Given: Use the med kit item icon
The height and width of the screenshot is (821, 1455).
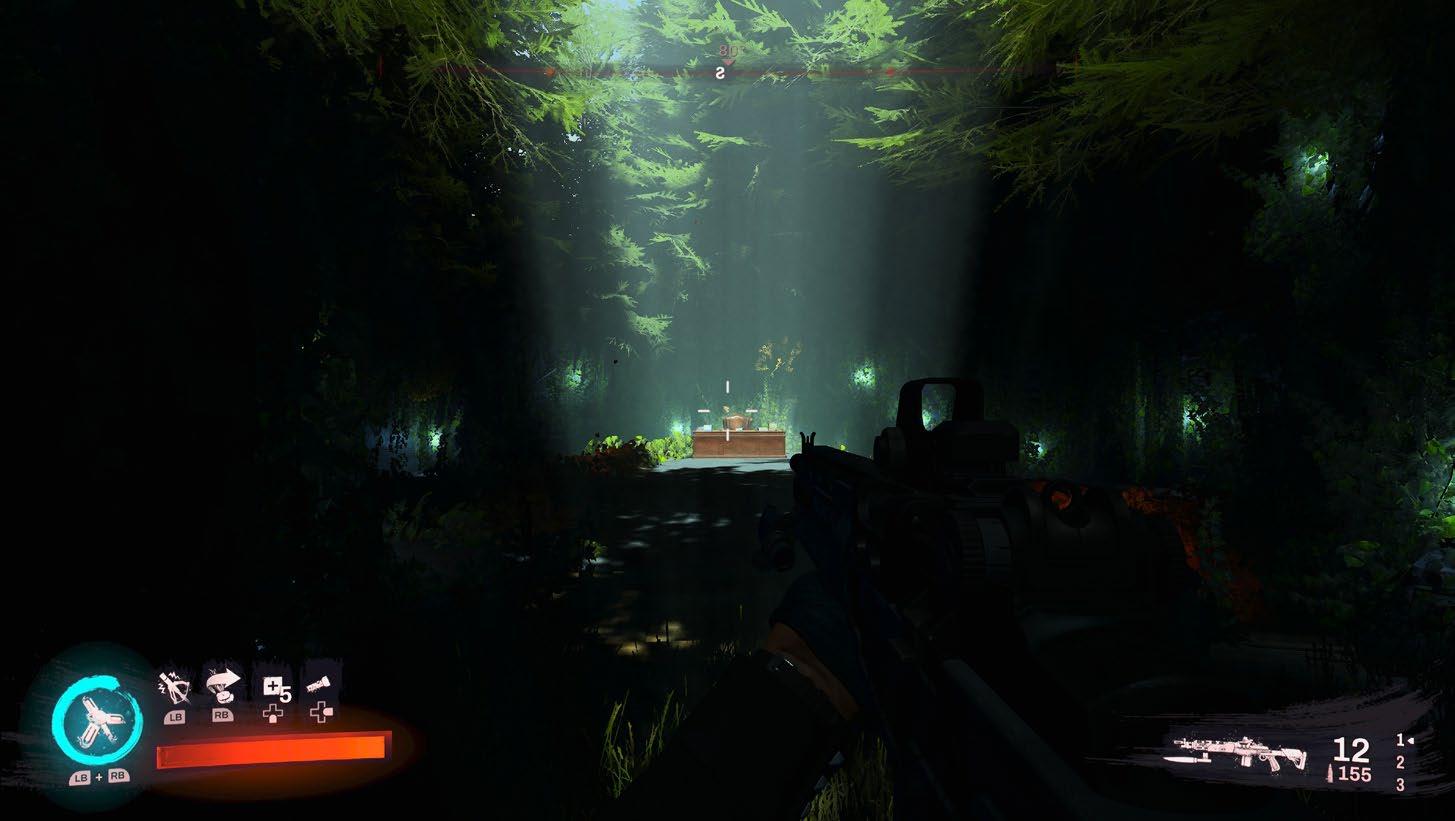Looking at the screenshot, I should 273,685.
